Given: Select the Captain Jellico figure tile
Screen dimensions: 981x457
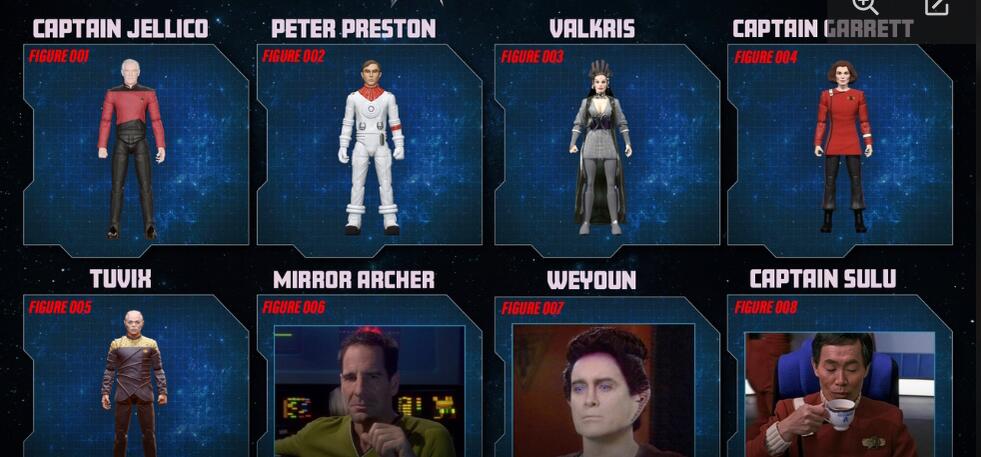Looking at the screenshot, I should pyautogui.click(x=135, y=145).
